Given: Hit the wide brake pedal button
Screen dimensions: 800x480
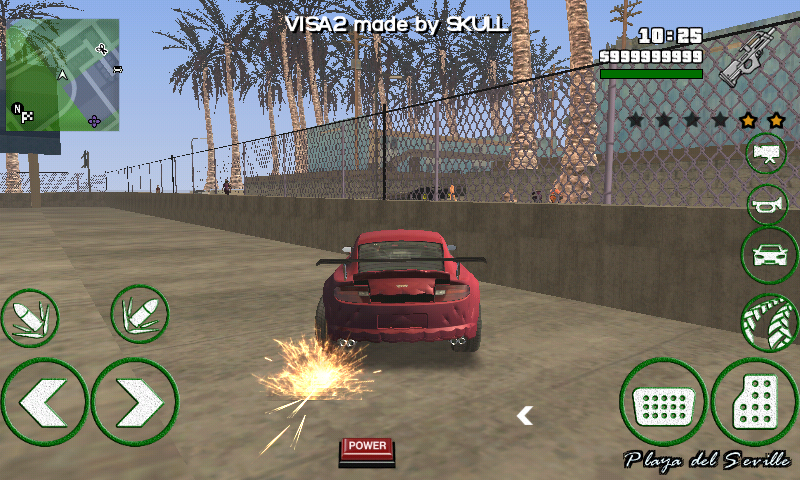Looking at the screenshot, I should pos(663,403).
